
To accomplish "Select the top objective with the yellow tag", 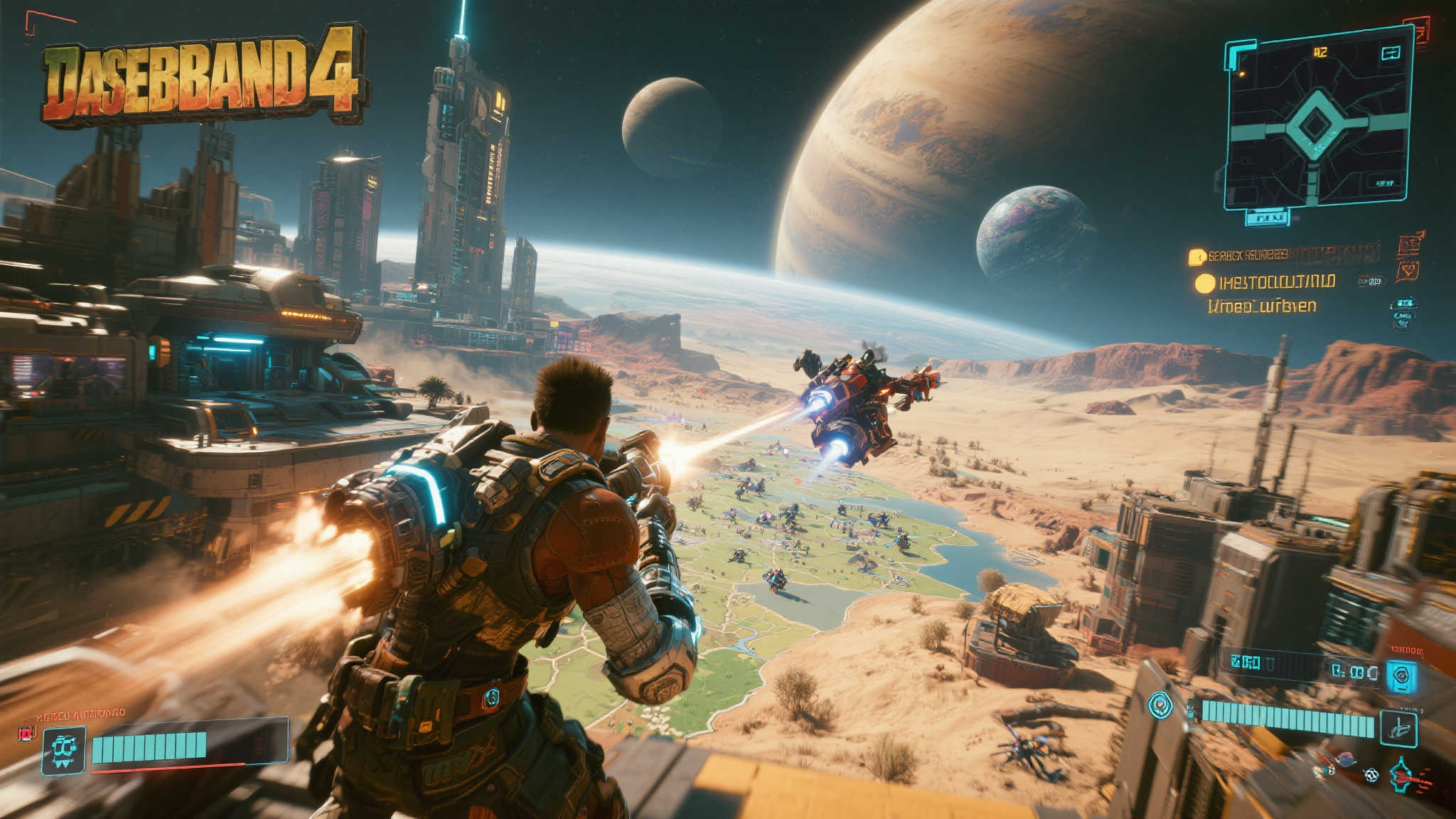I will (1197, 256).
